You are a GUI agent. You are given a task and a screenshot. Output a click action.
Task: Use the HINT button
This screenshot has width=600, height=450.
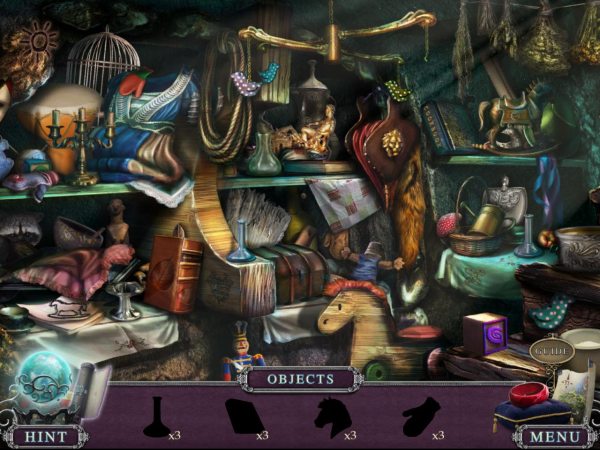click(46, 437)
